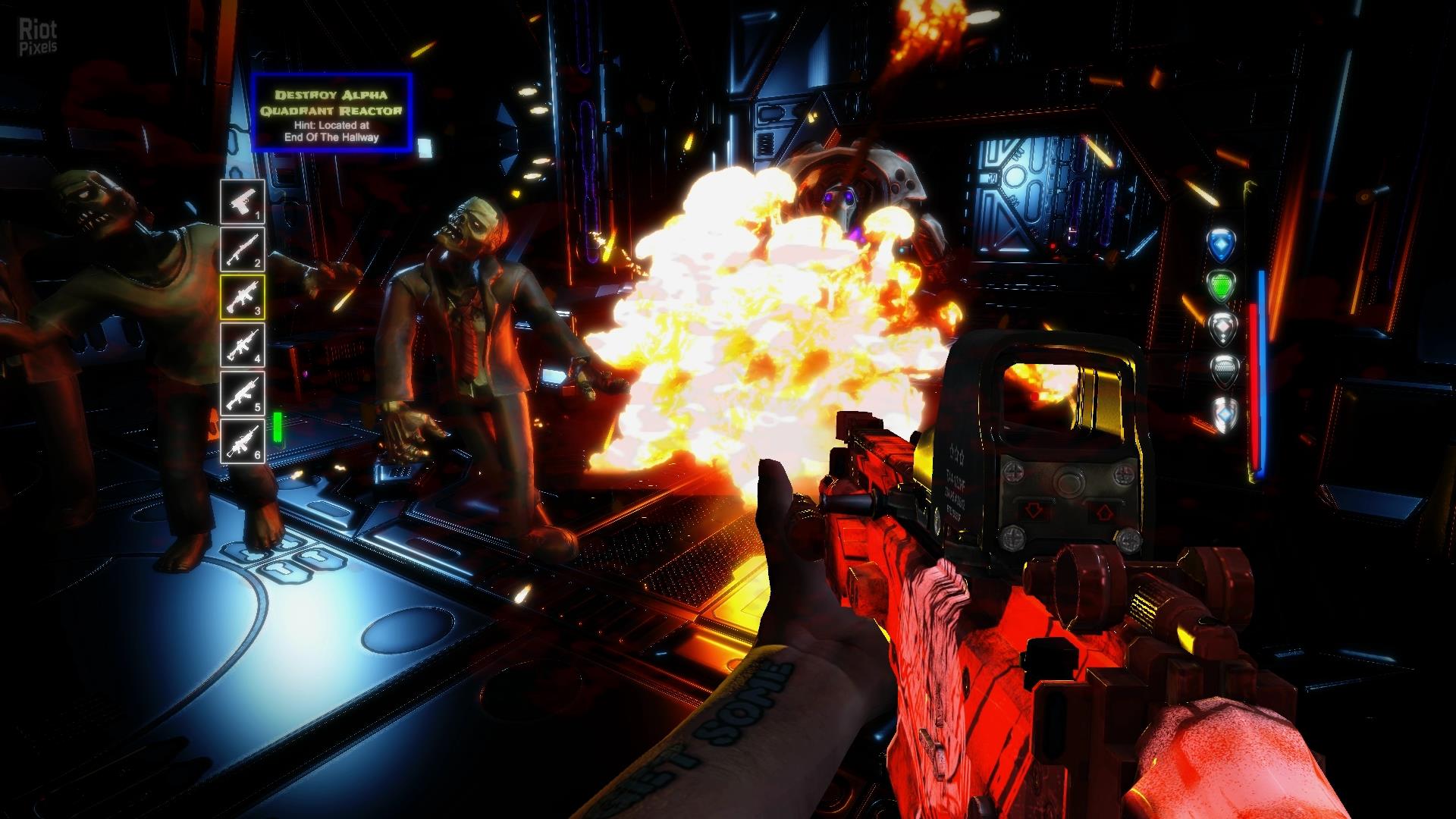
Task: Select the pistol in weapon slot 1
Action: click(243, 202)
